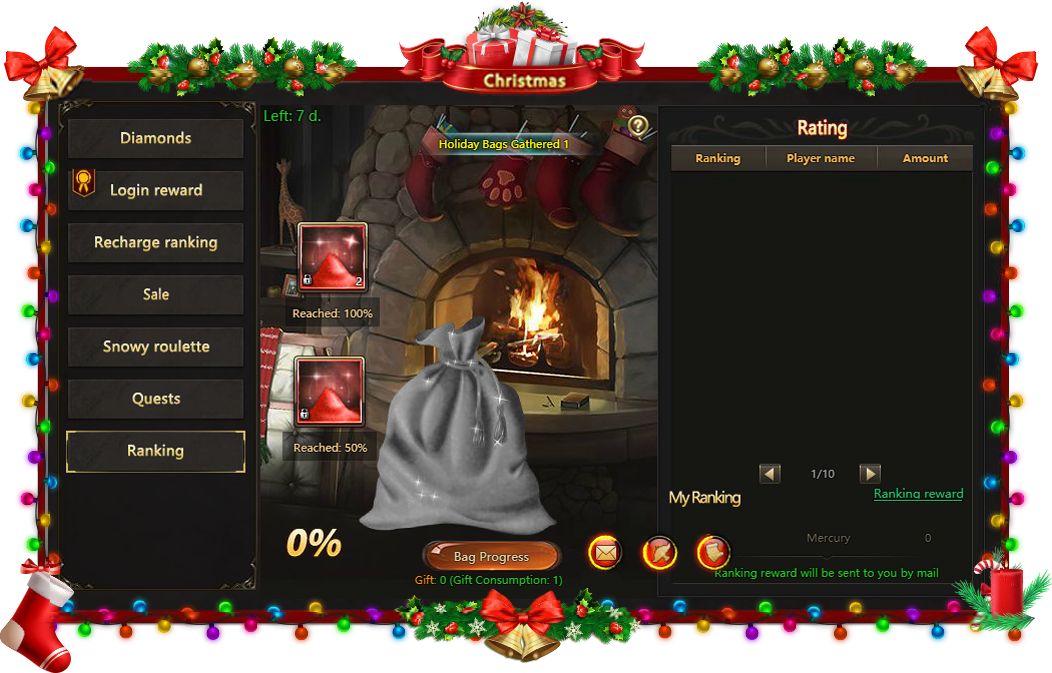Click the envelope mail icon
Screen dimensions: 1052x673
(x=604, y=551)
